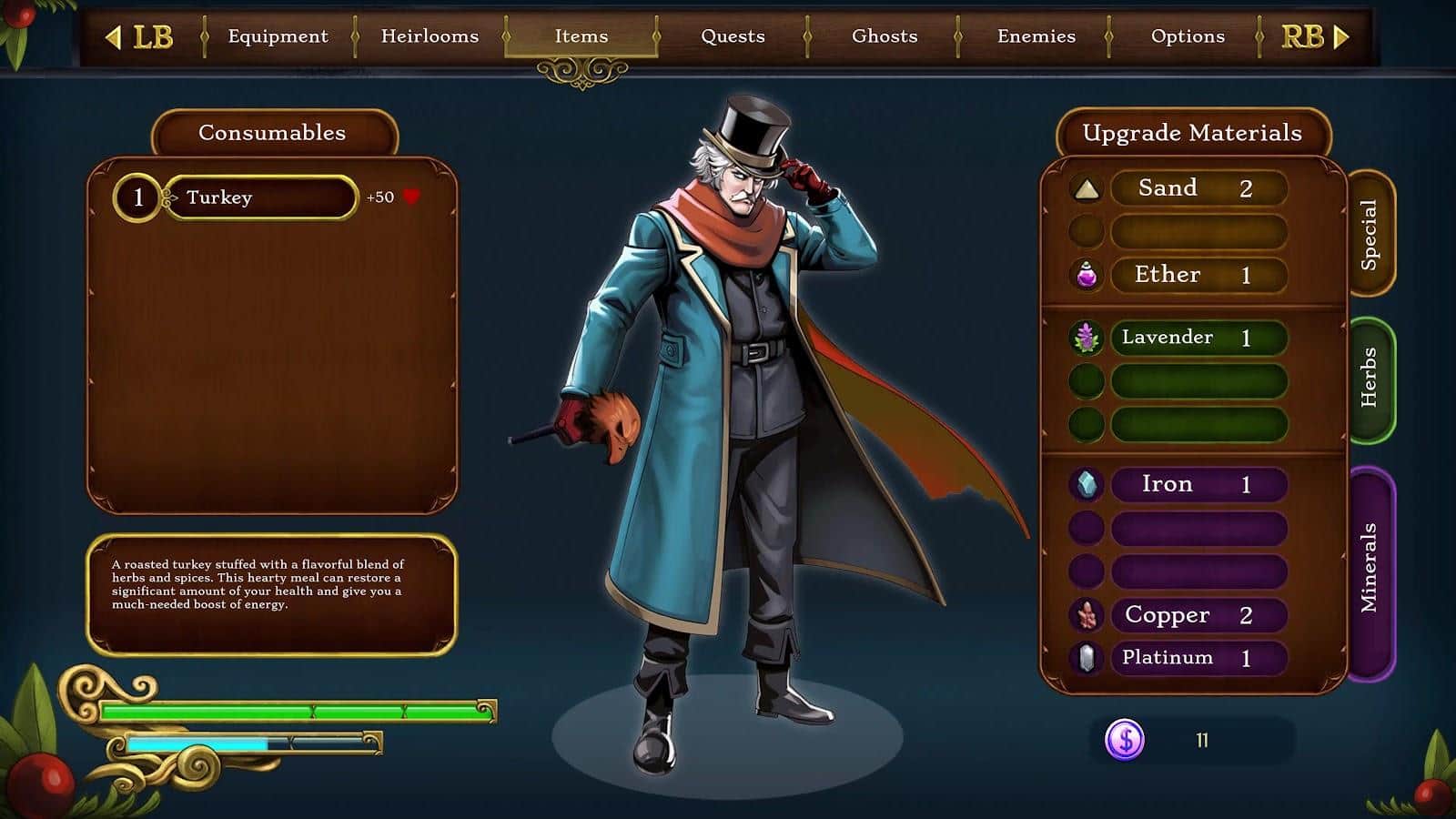The image size is (1456, 819).
Task: Select the Items tab
Action: [581, 36]
